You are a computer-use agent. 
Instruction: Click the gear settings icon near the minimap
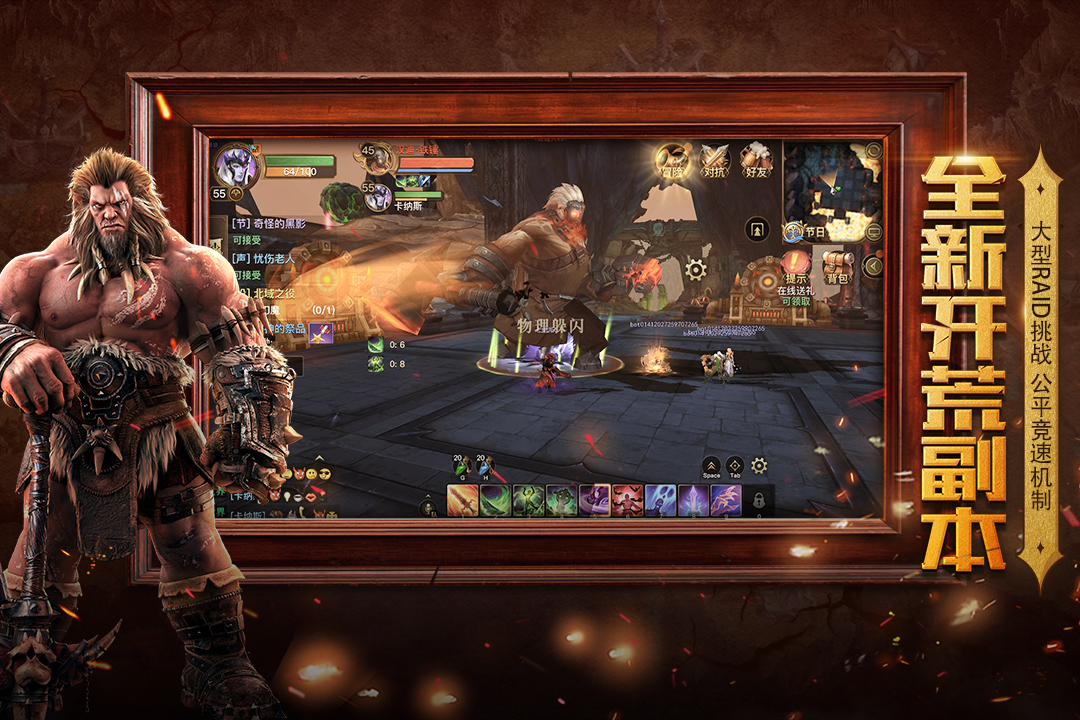696,269
